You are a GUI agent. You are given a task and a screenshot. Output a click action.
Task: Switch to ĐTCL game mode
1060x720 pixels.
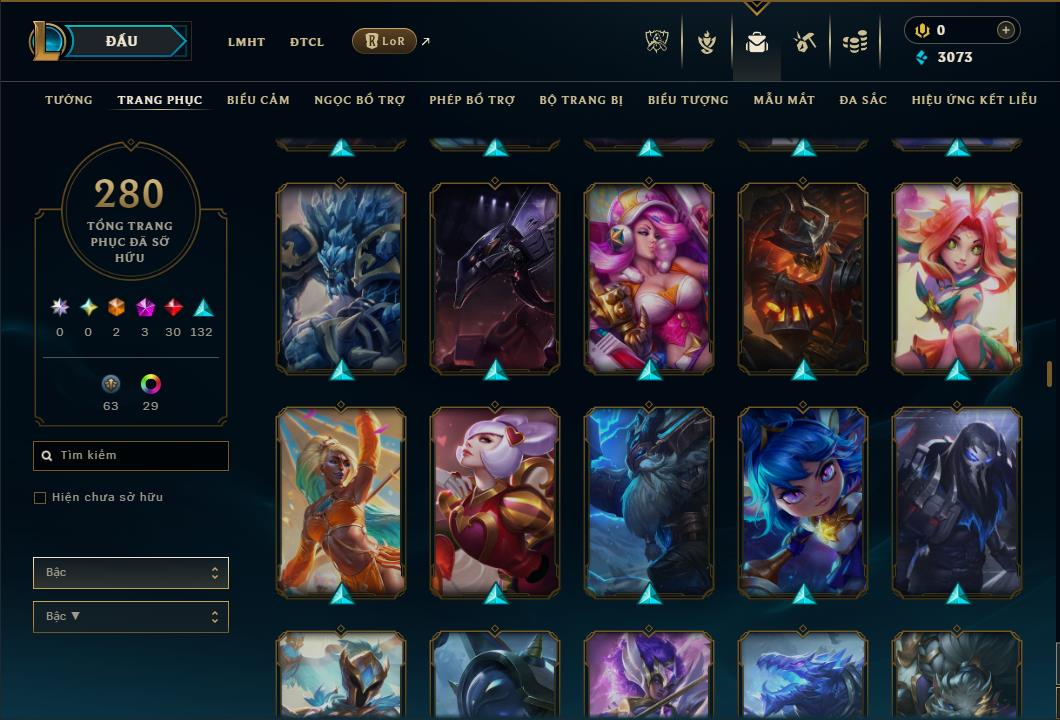click(x=307, y=42)
